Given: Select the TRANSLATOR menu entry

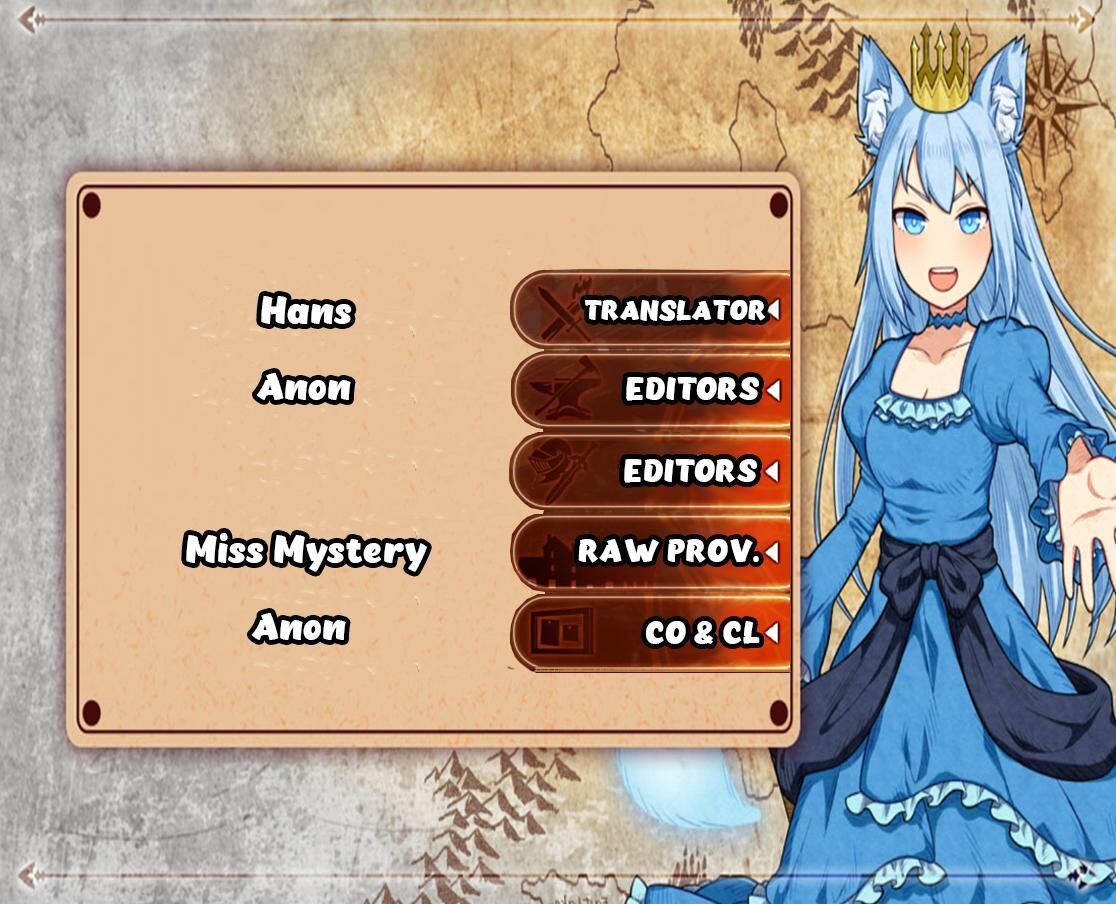Looking at the screenshot, I should click(x=652, y=311).
